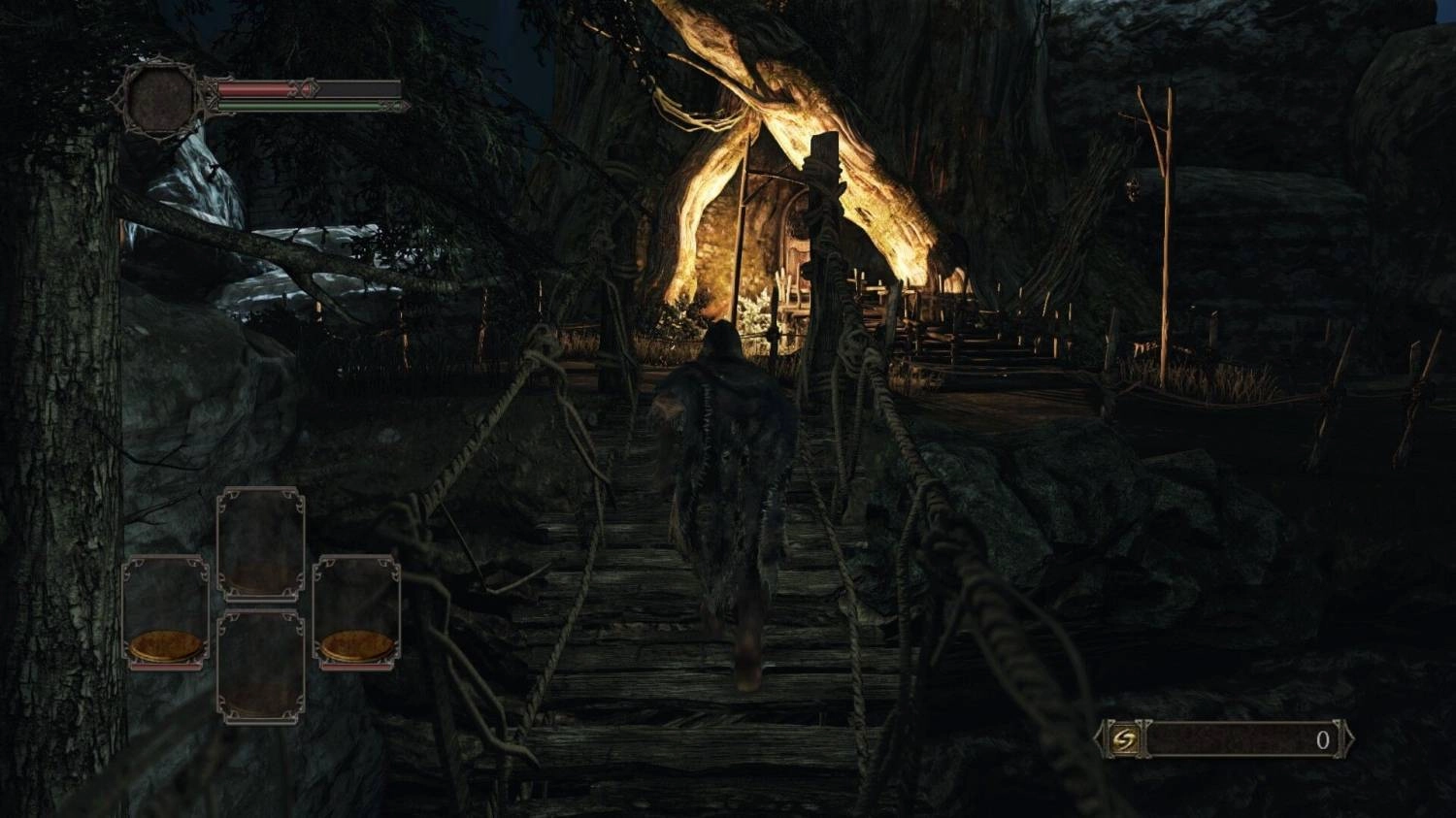Select the right-hand weapon equipment slot
This screenshot has height=818, width=1456.
(356, 612)
